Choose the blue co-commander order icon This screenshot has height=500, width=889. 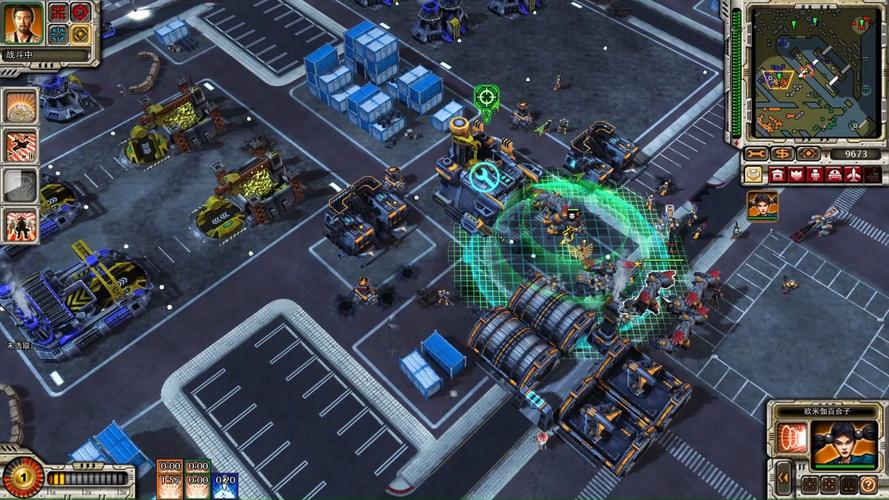click(59, 33)
